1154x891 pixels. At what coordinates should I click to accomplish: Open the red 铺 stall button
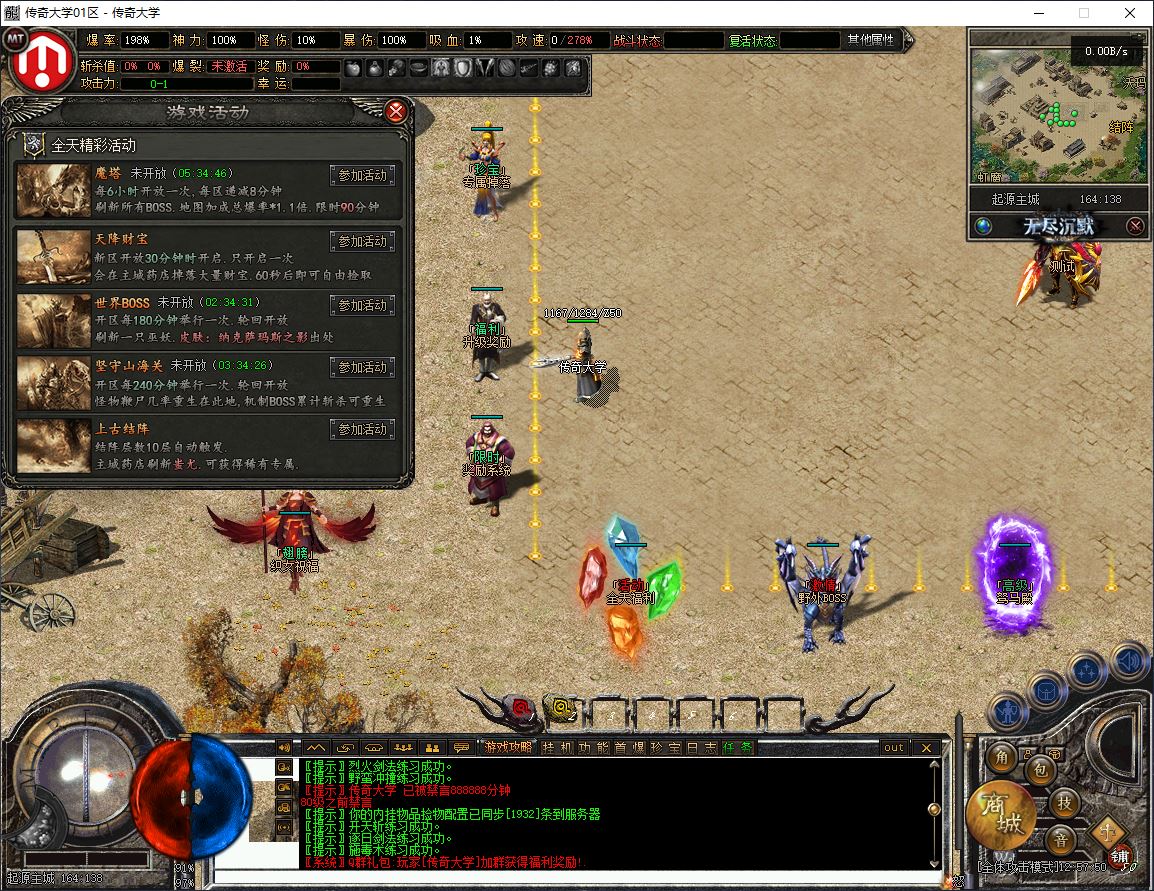point(1120,856)
